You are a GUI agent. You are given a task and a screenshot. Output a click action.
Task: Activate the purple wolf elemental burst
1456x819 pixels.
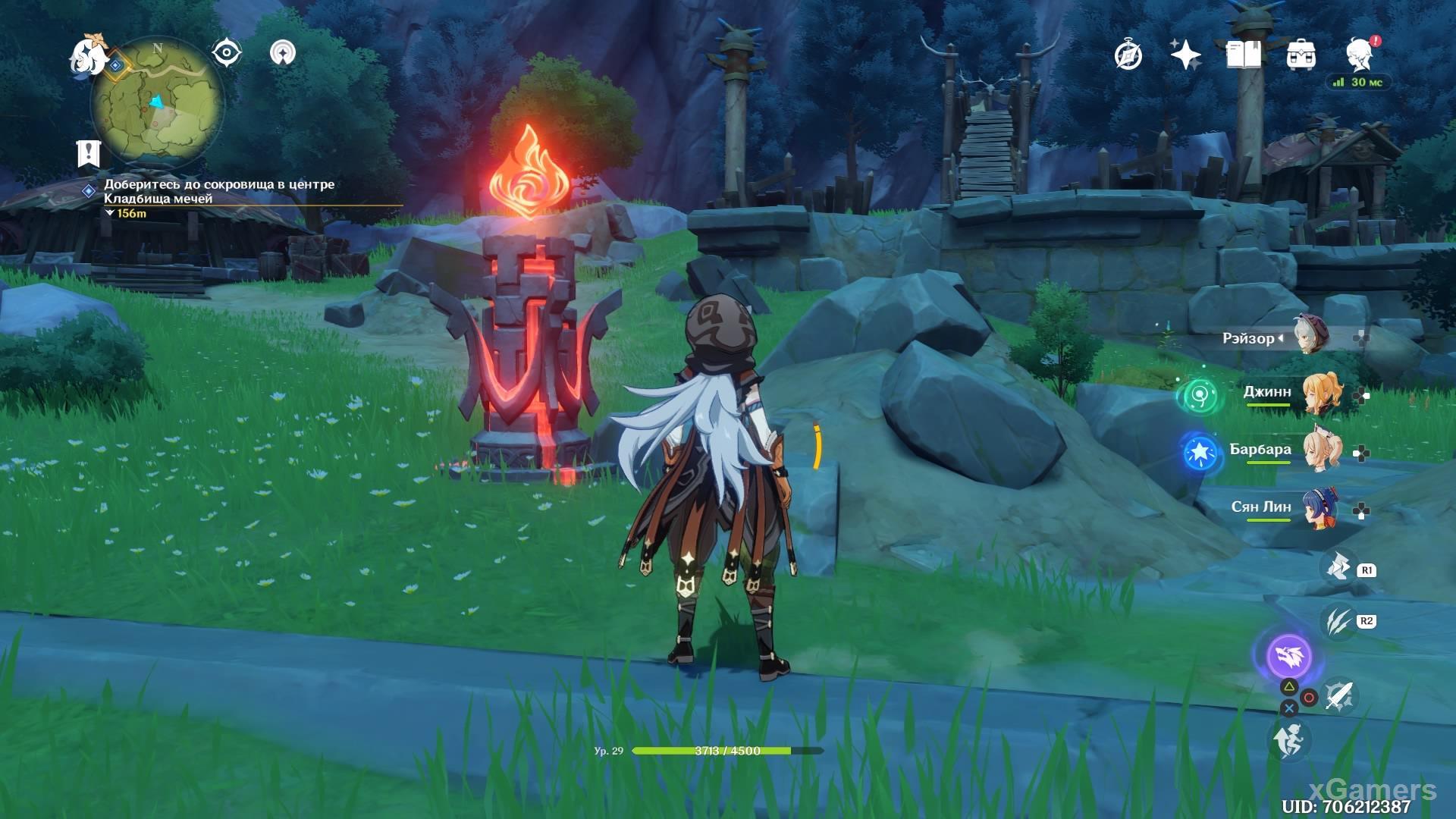[x=1289, y=656]
